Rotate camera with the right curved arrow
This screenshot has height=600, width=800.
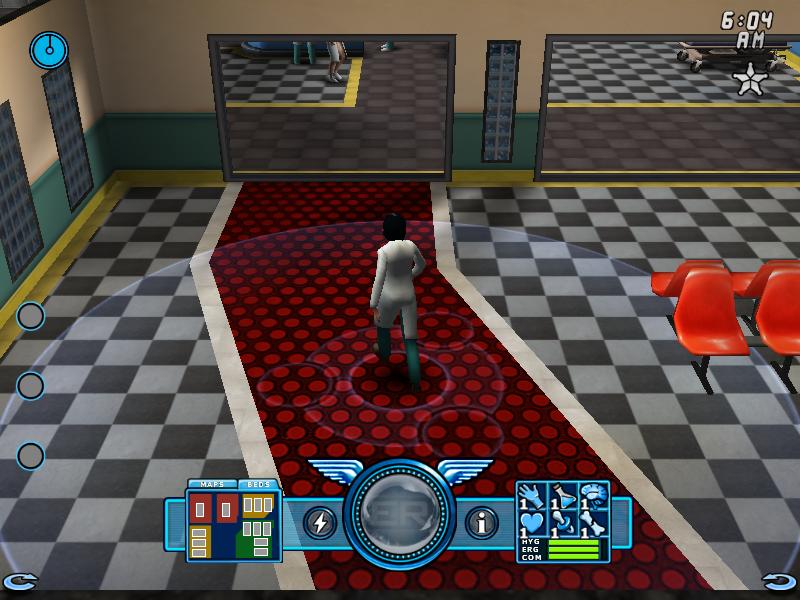(779, 580)
